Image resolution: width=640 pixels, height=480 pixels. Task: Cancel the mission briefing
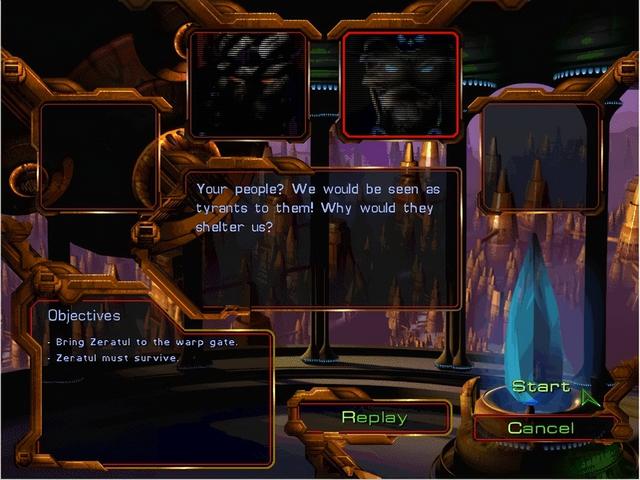540,428
